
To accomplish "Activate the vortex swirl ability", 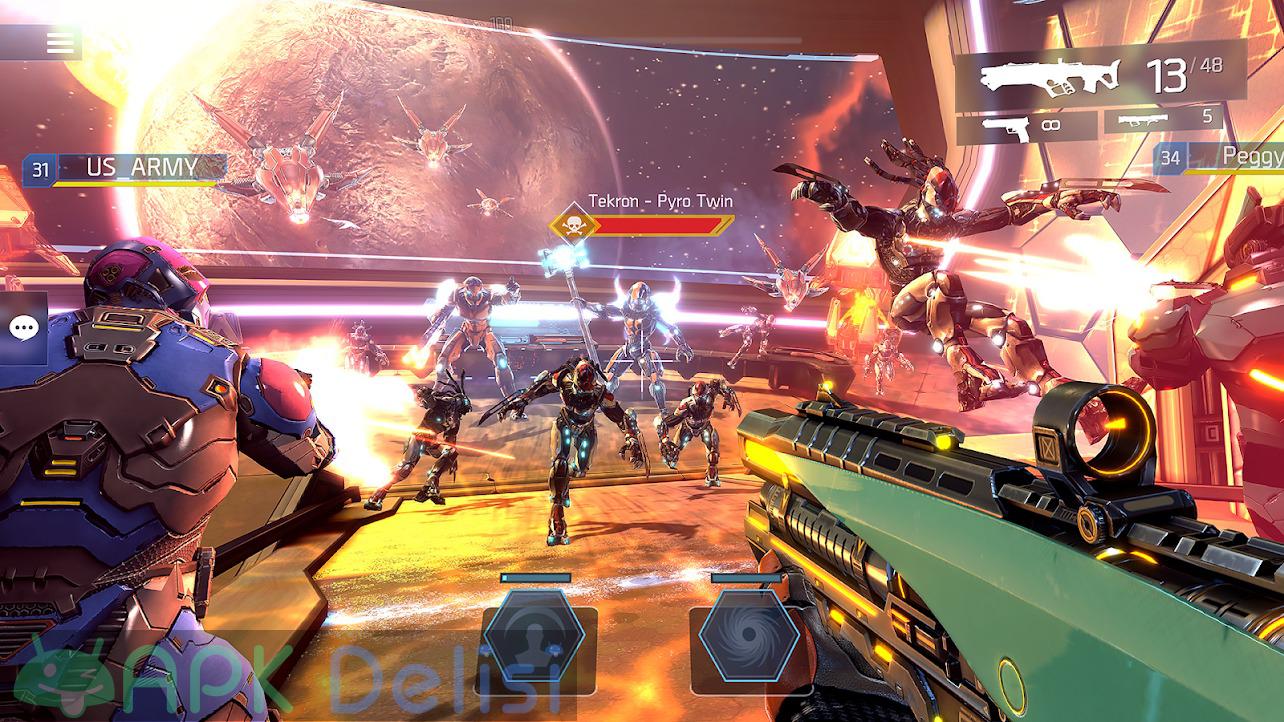I will pyautogui.click(x=749, y=637).
